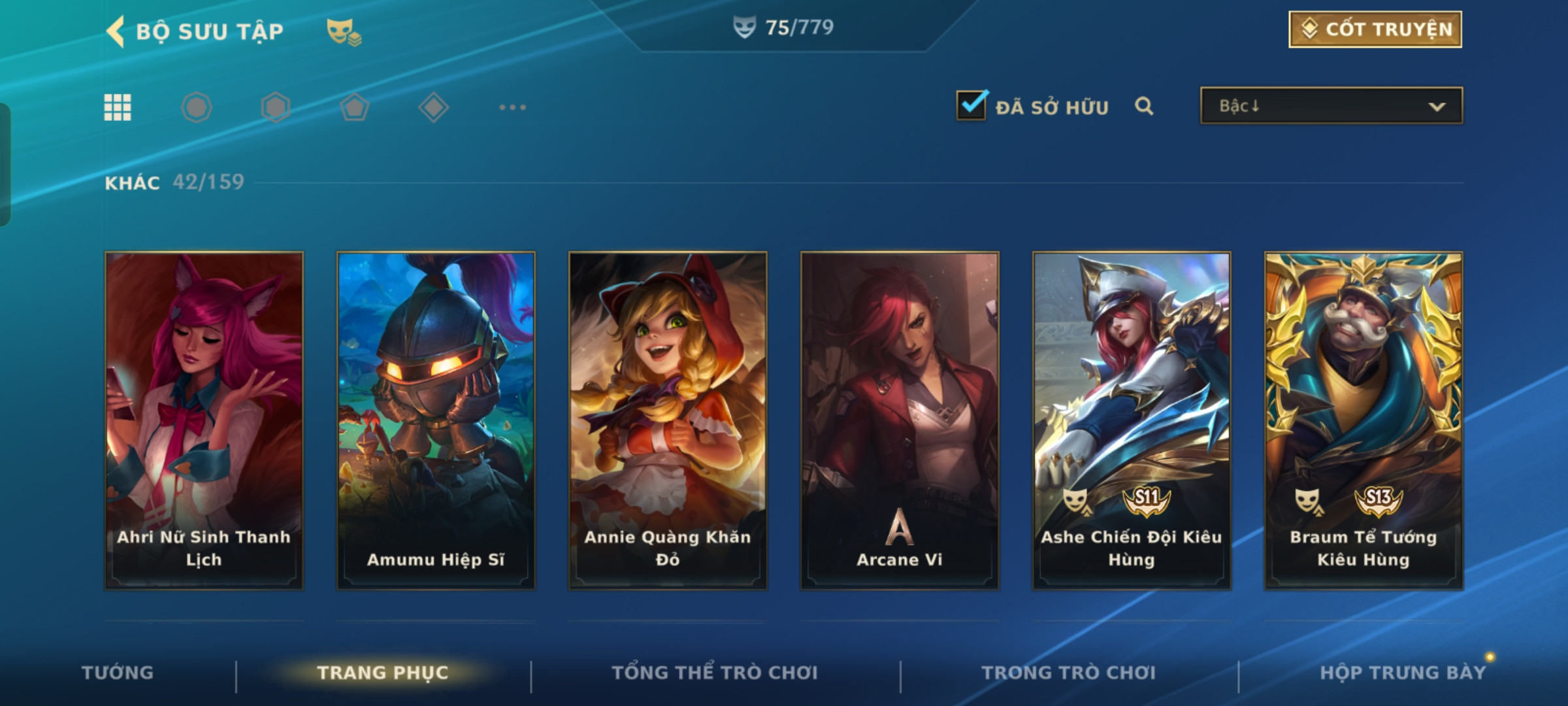Viewport: 1568px width, 706px height.
Task: Select the diamond-shaped rarity filter
Action: [x=433, y=107]
